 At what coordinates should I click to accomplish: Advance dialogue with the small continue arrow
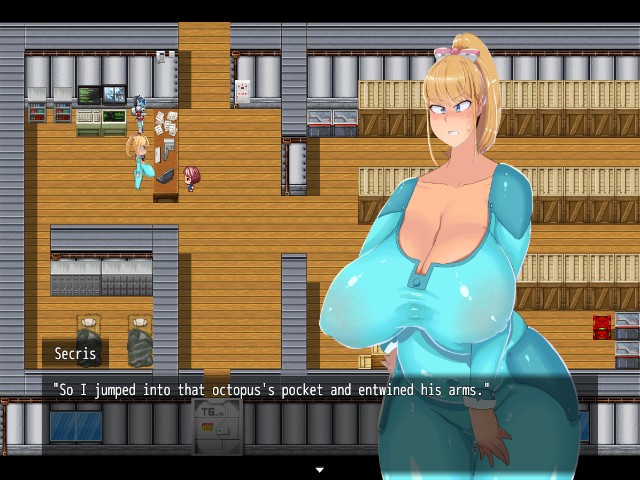coord(320,469)
